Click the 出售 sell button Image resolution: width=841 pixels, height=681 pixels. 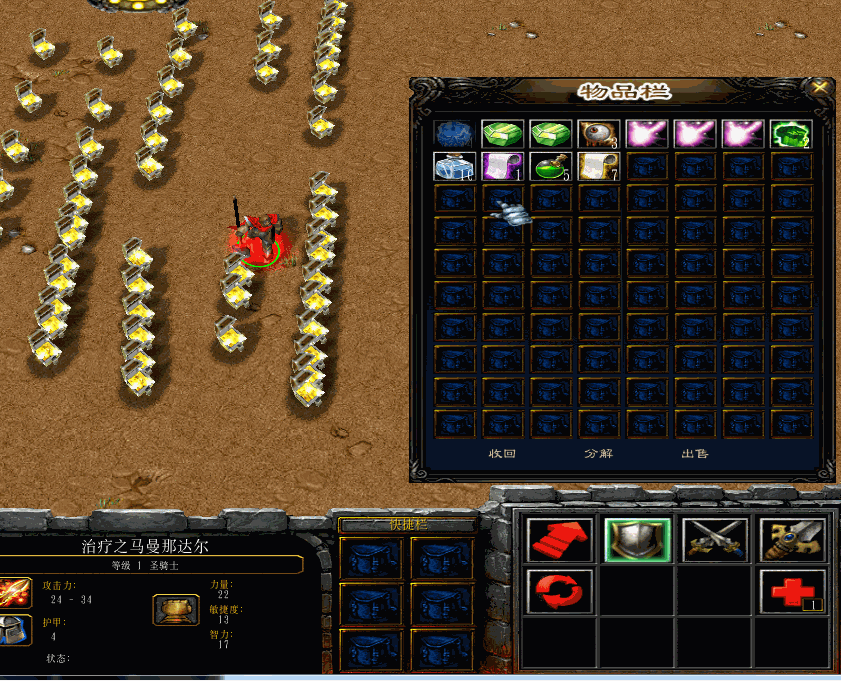click(694, 454)
